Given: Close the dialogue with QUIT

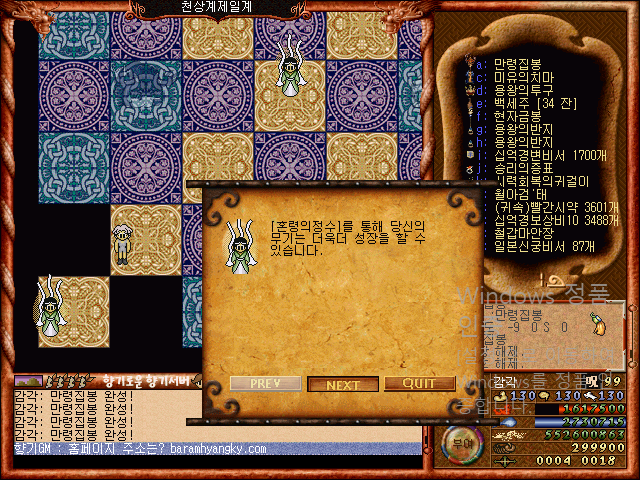Looking at the screenshot, I should click(x=419, y=384).
